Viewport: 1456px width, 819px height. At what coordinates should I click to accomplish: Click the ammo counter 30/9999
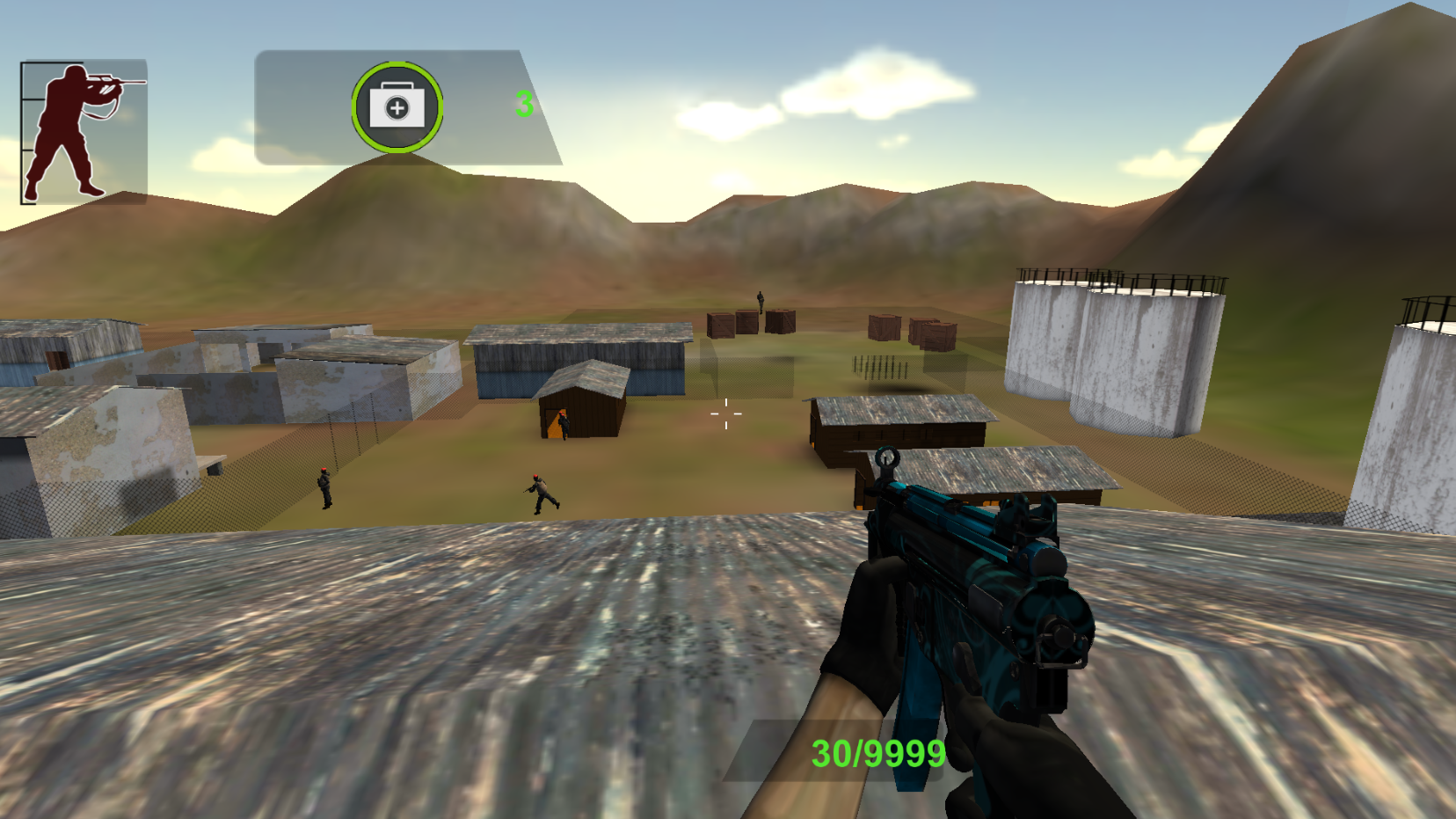coord(877,753)
